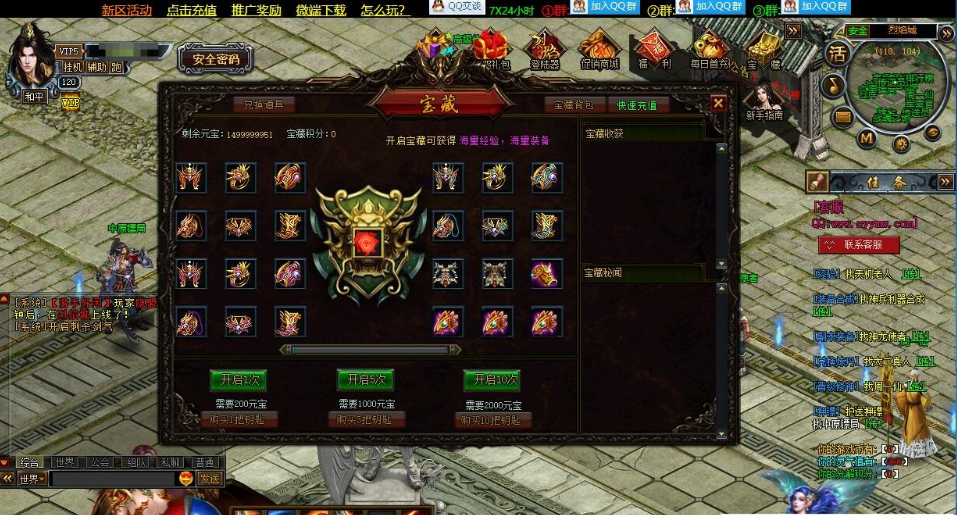Buy ten keys with 购买10把钥匙
Image resolution: width=957 pixels, height=515 pixels.
tap(492, 420)
